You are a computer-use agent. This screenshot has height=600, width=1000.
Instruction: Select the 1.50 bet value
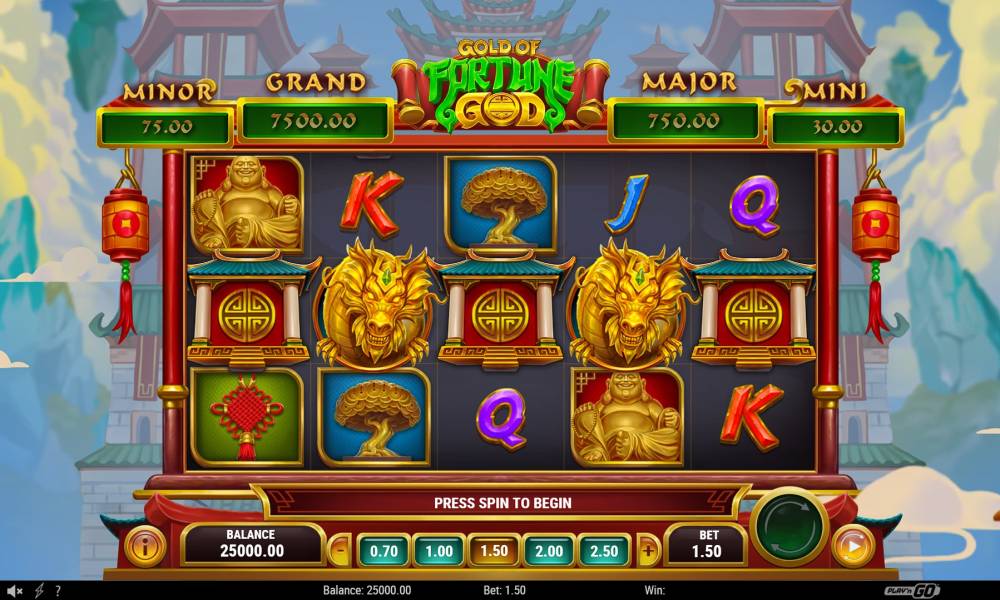494,550
